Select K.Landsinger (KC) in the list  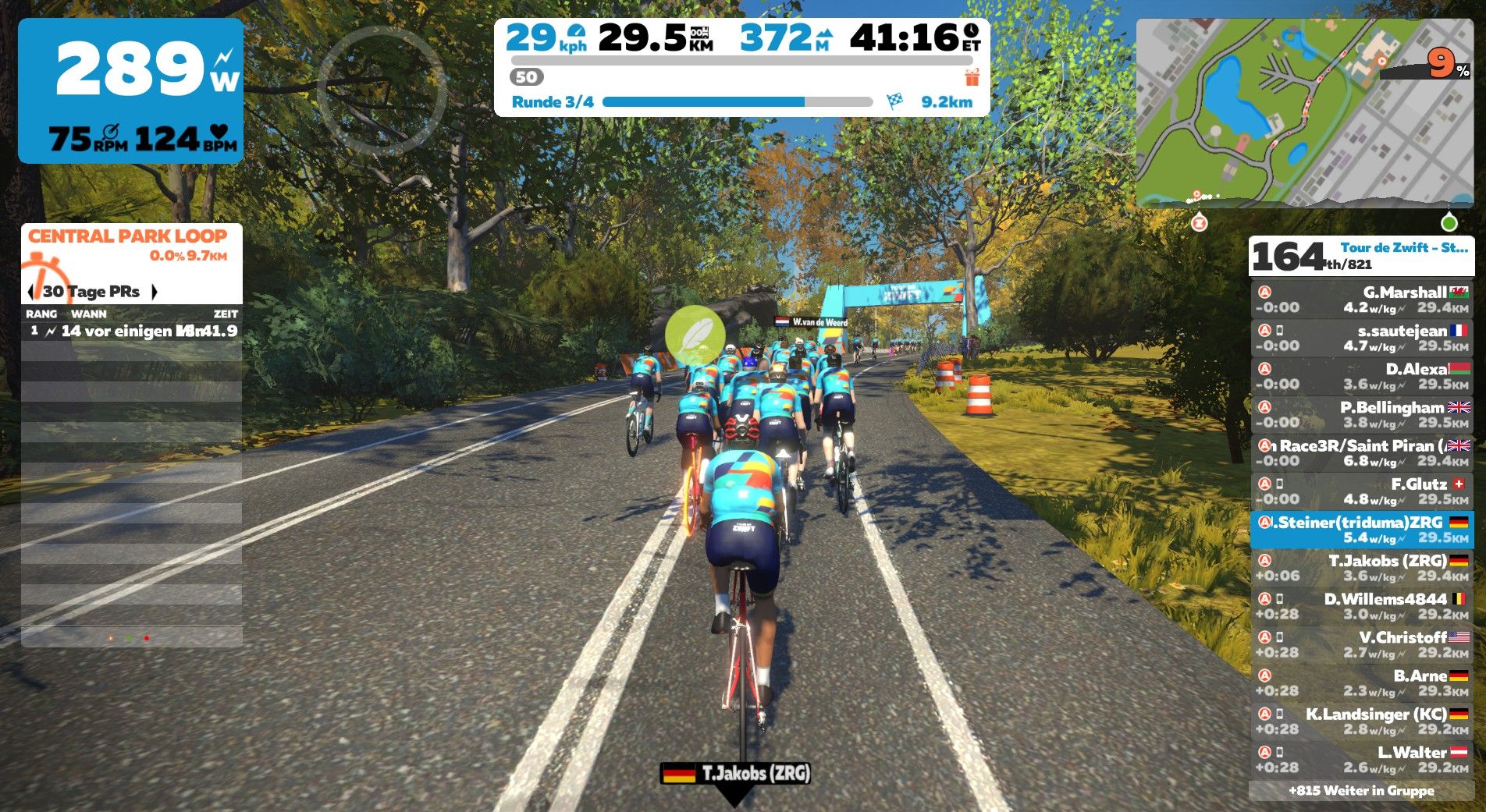[1361, 721]
